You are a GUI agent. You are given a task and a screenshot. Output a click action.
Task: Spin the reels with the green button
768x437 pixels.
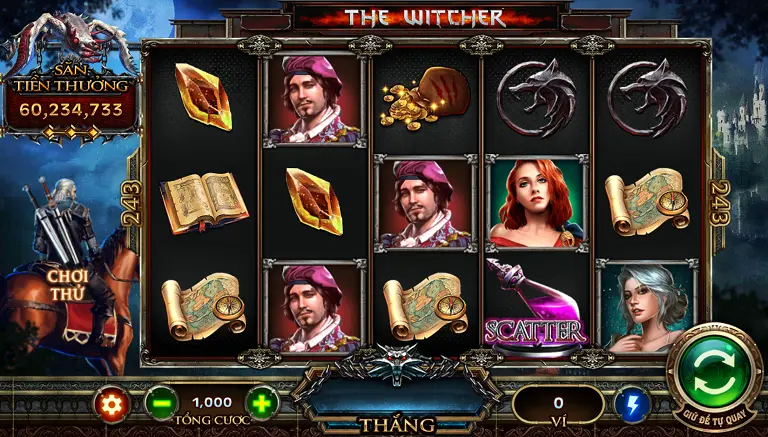coord(714,374)
